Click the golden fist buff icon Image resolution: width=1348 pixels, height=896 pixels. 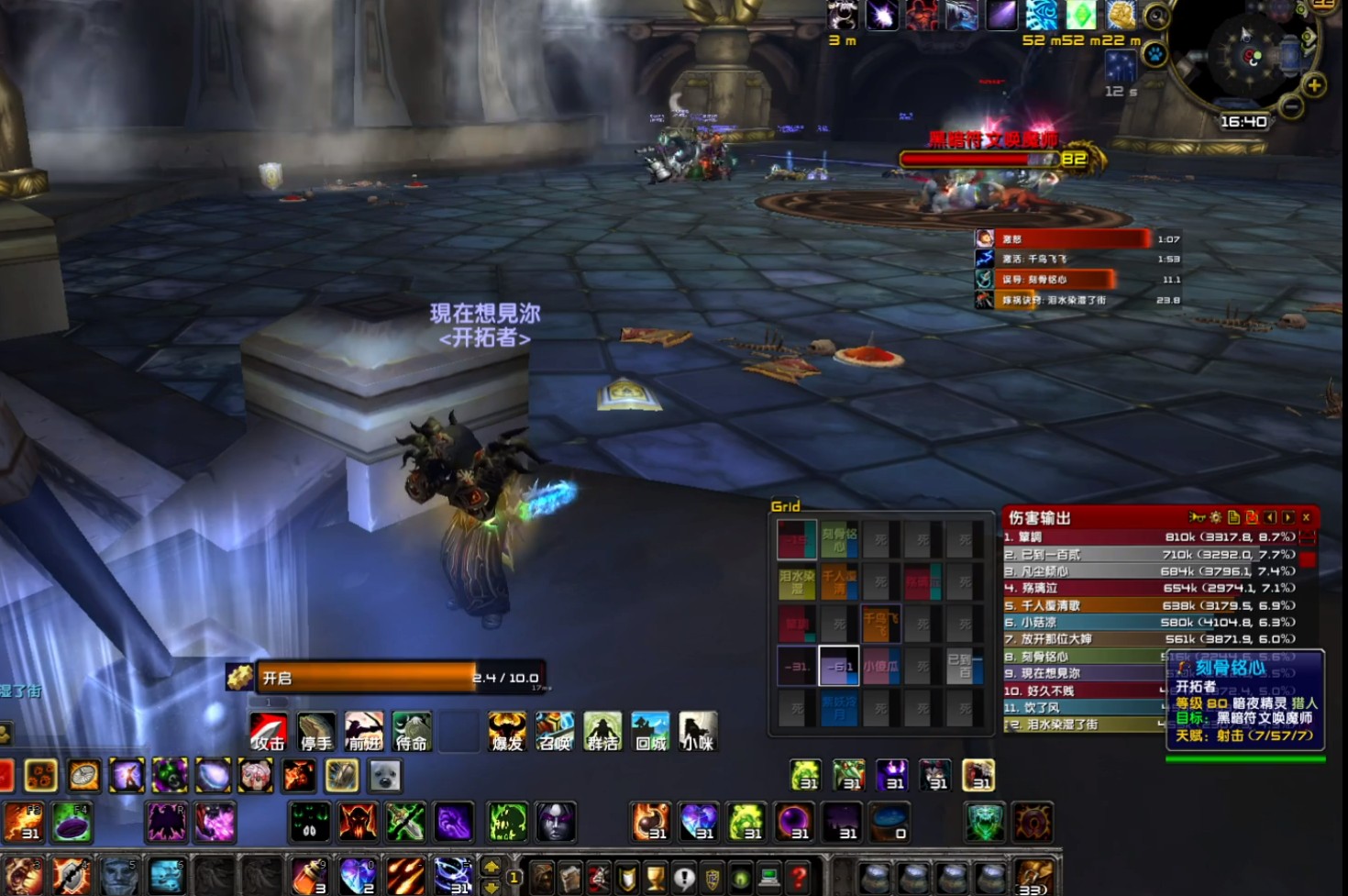[x=1121, y=16]
